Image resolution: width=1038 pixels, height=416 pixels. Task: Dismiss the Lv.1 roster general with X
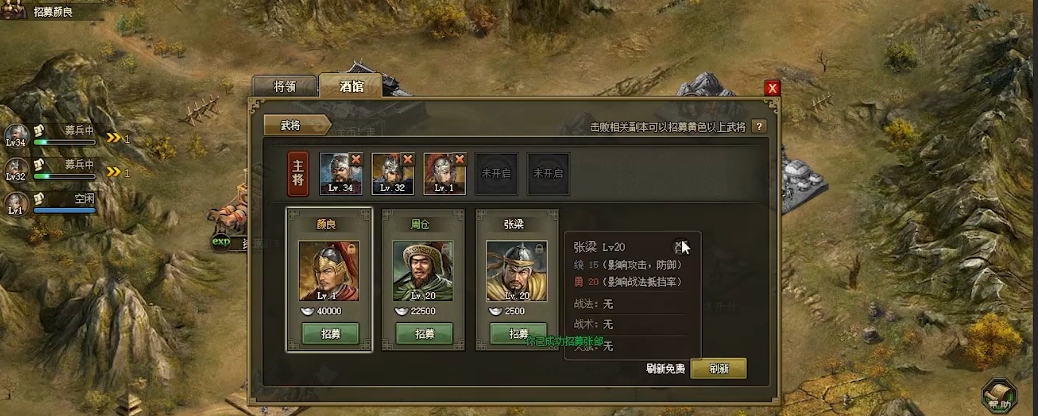click(459, 158)
